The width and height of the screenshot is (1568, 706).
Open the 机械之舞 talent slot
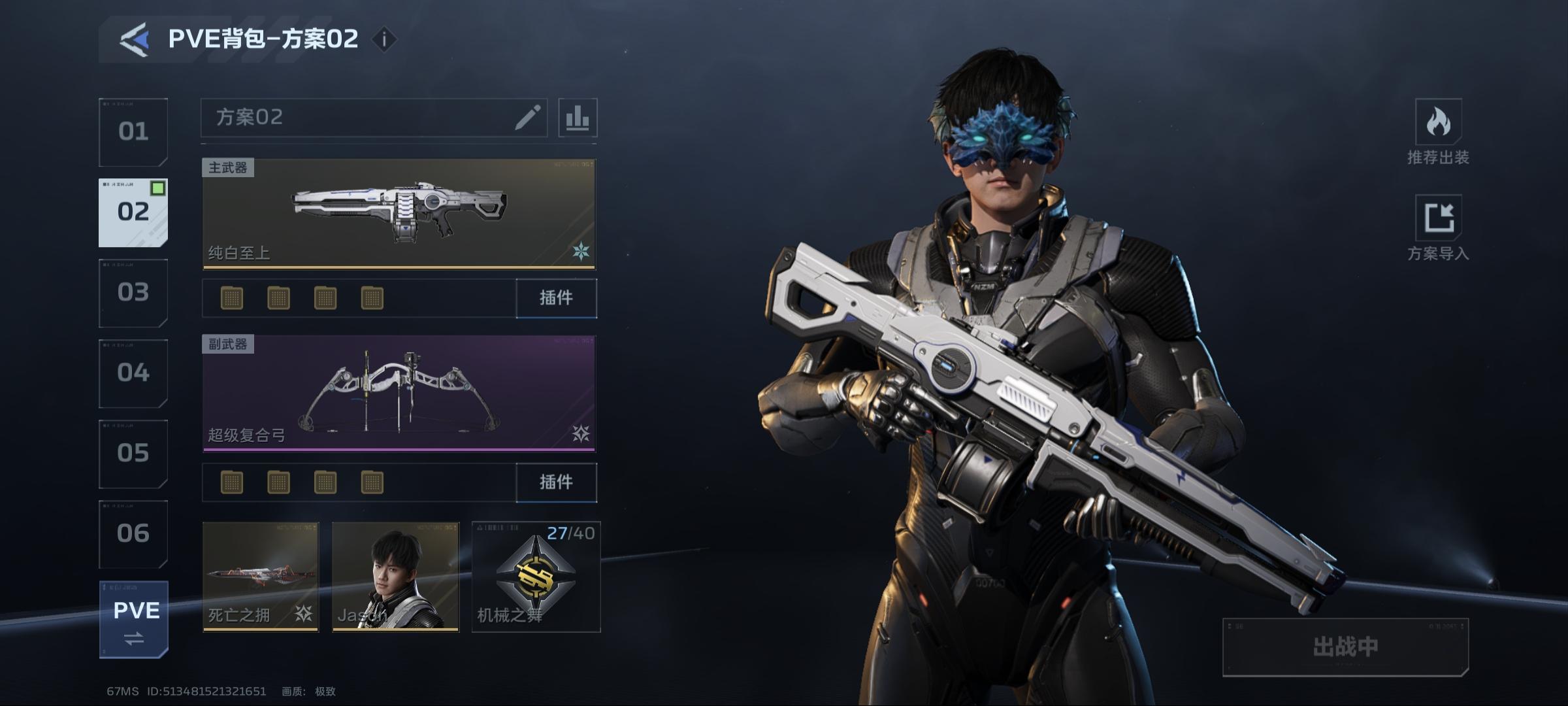[x=536, y=577]
